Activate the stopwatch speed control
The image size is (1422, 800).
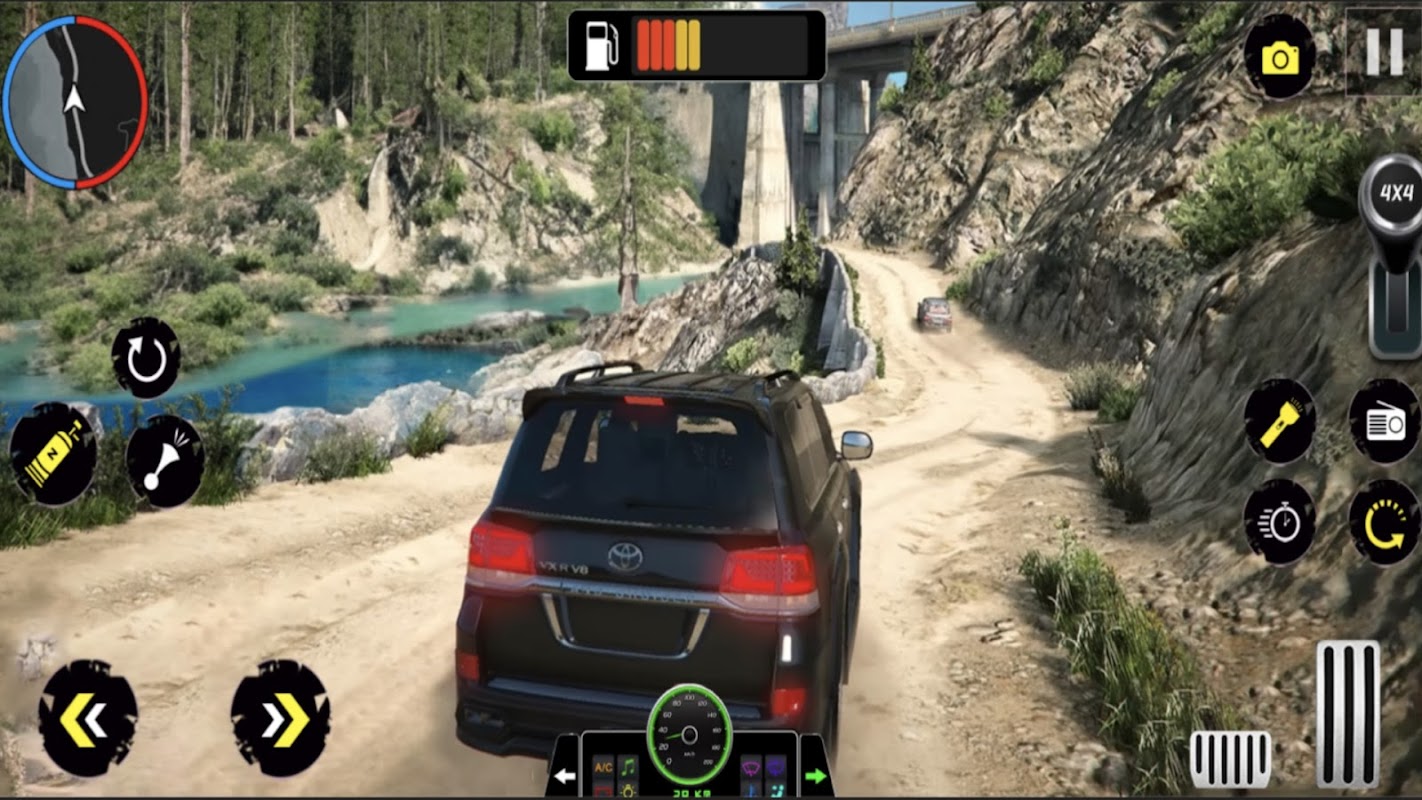(1279, 522)
